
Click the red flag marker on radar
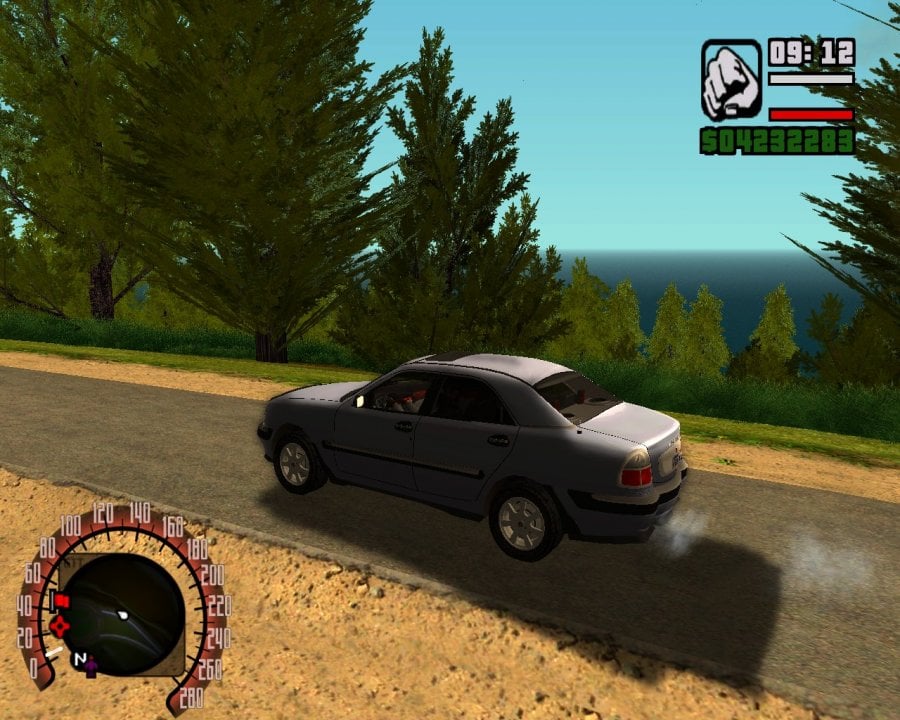[x=61, y=601]
